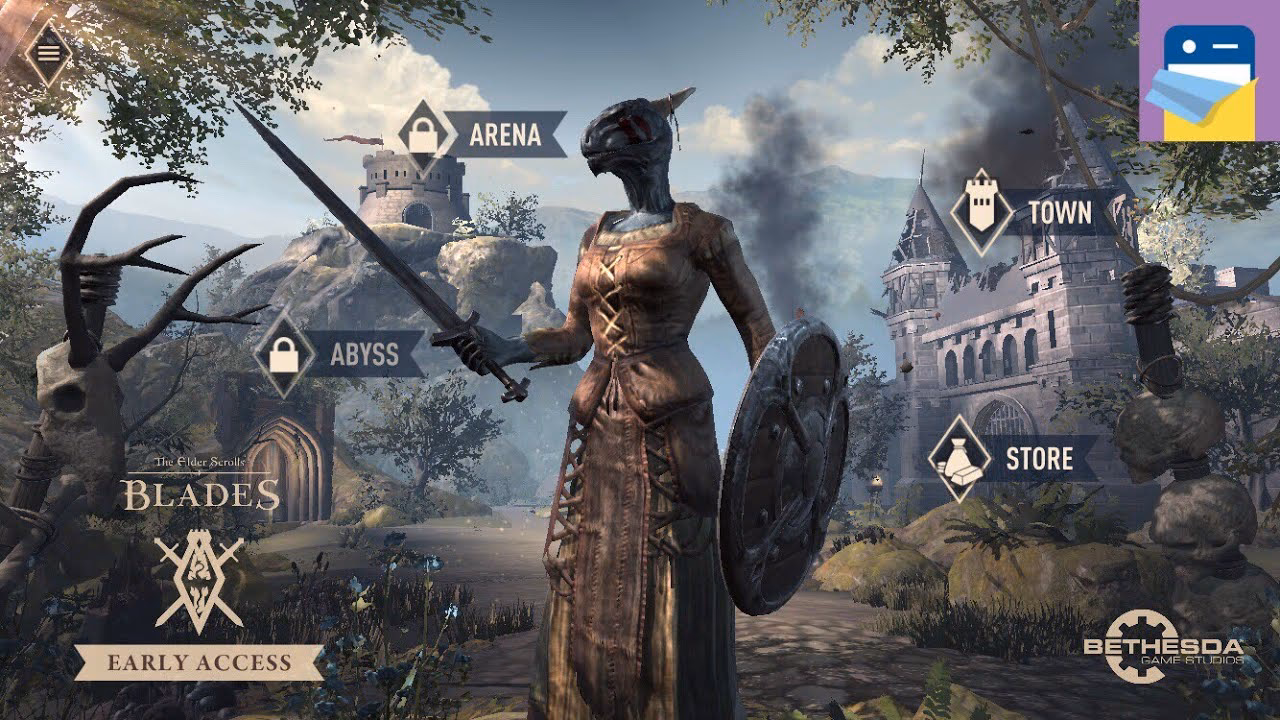Image resolution: width=1280 pixels, height=720 pixels.
Task: Click The Elder Scrolls Blades title logo
Action: coord(203,485)
